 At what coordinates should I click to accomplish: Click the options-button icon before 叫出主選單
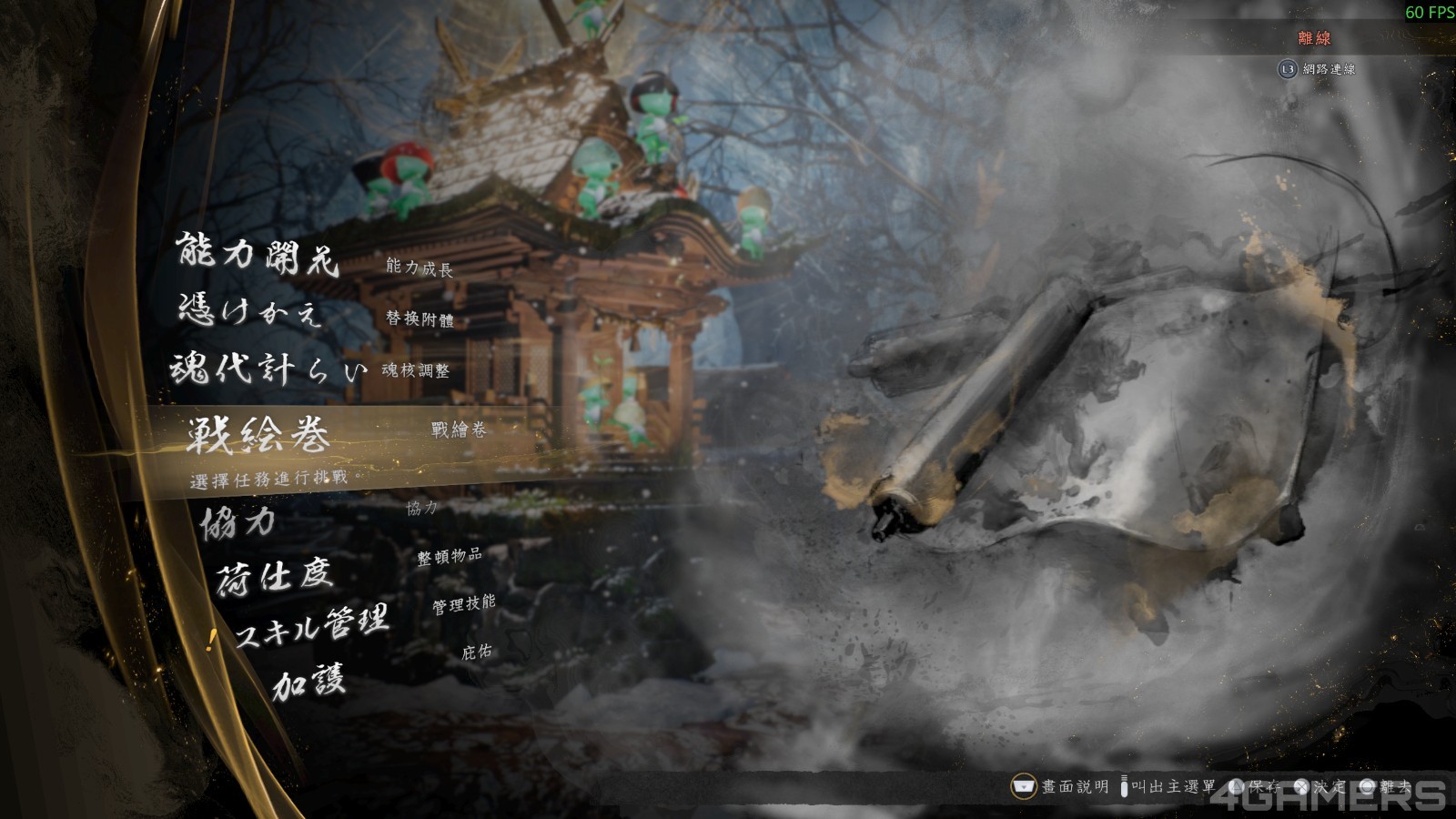click(1125, 784)
